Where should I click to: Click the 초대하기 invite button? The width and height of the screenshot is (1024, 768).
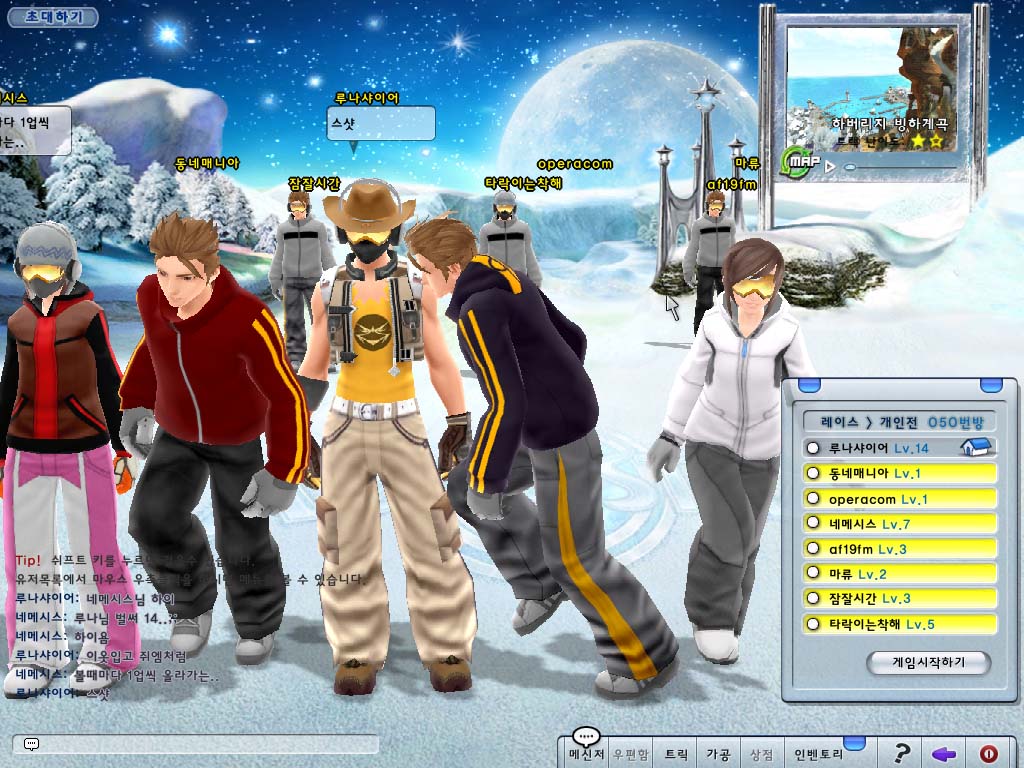coord(55,17)
